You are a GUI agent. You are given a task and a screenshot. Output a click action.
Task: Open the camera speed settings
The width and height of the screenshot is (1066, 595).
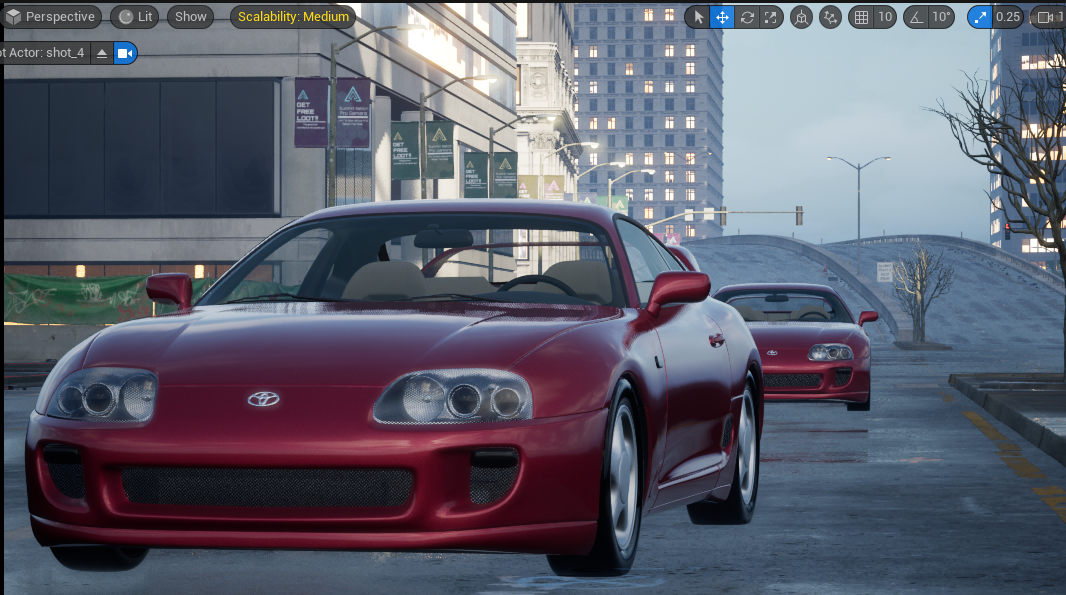(1049, 17)
